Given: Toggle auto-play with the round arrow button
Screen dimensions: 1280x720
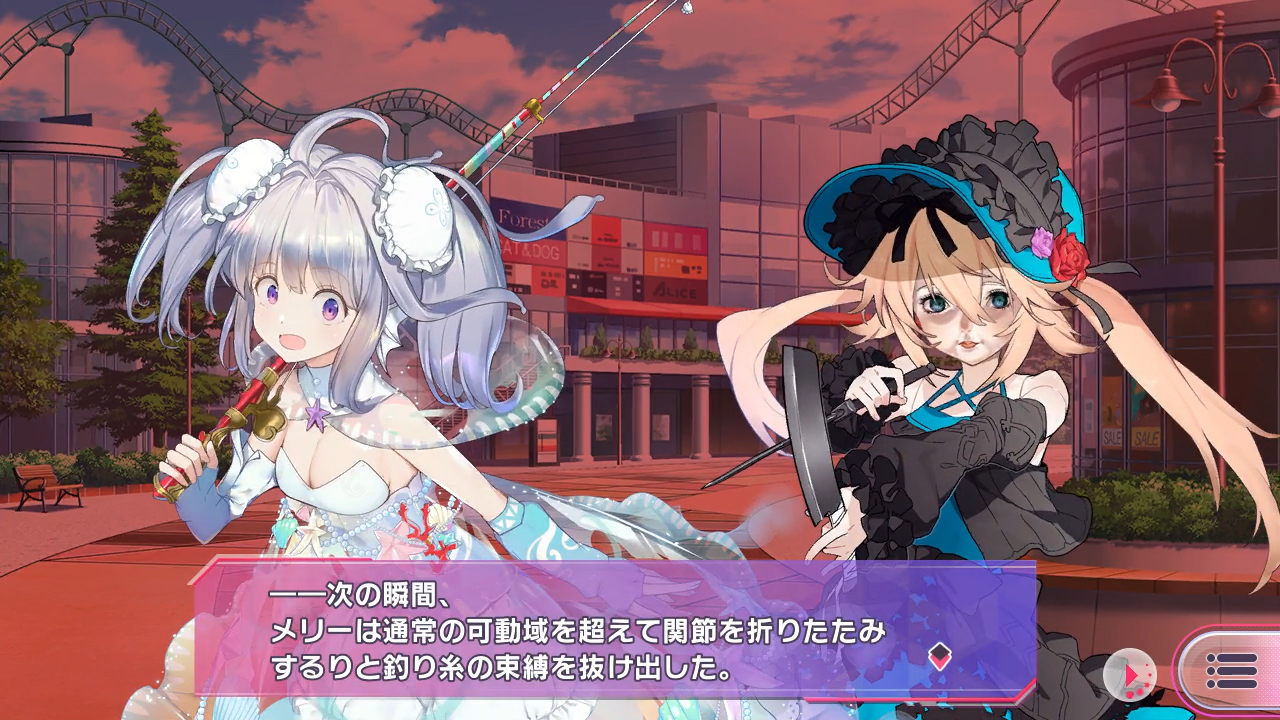Looking at the screenshot, I should pyautogui.click(x=1130, y=675).
